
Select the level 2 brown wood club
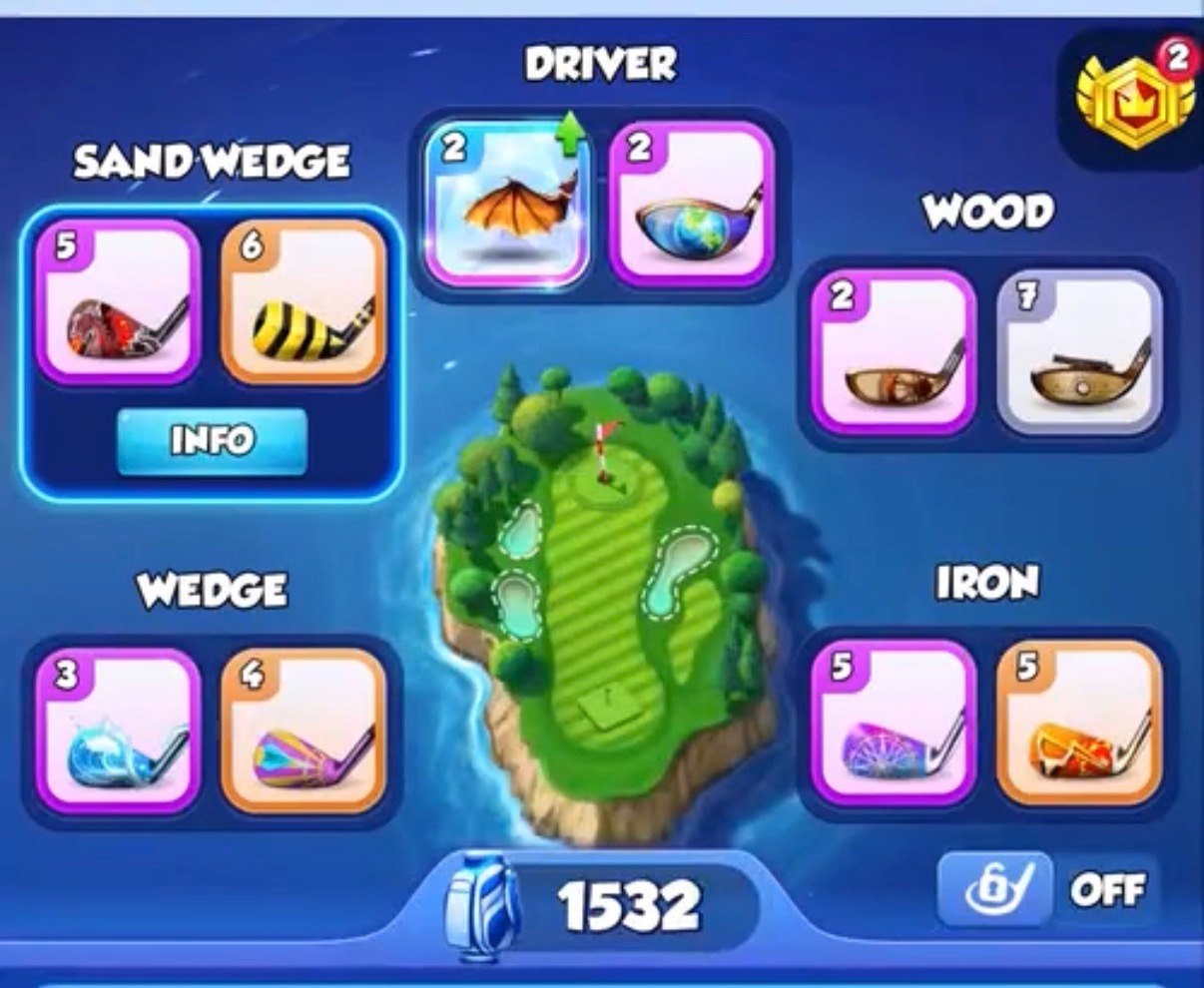click(894, 352)
